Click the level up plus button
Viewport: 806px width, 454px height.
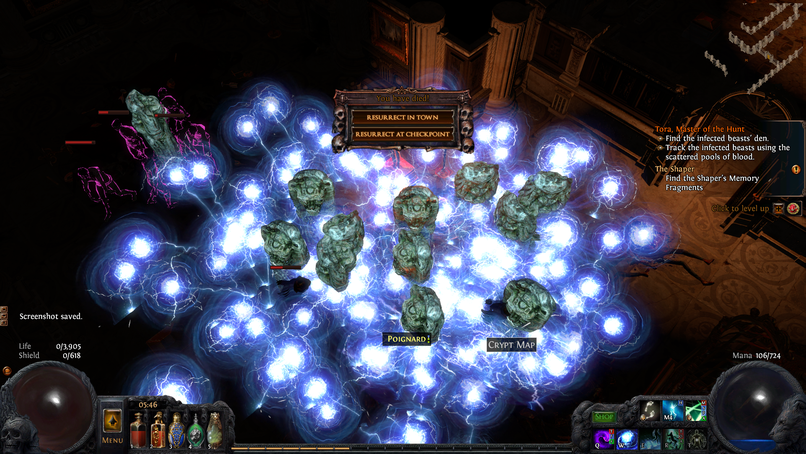(x=779, y=208)
